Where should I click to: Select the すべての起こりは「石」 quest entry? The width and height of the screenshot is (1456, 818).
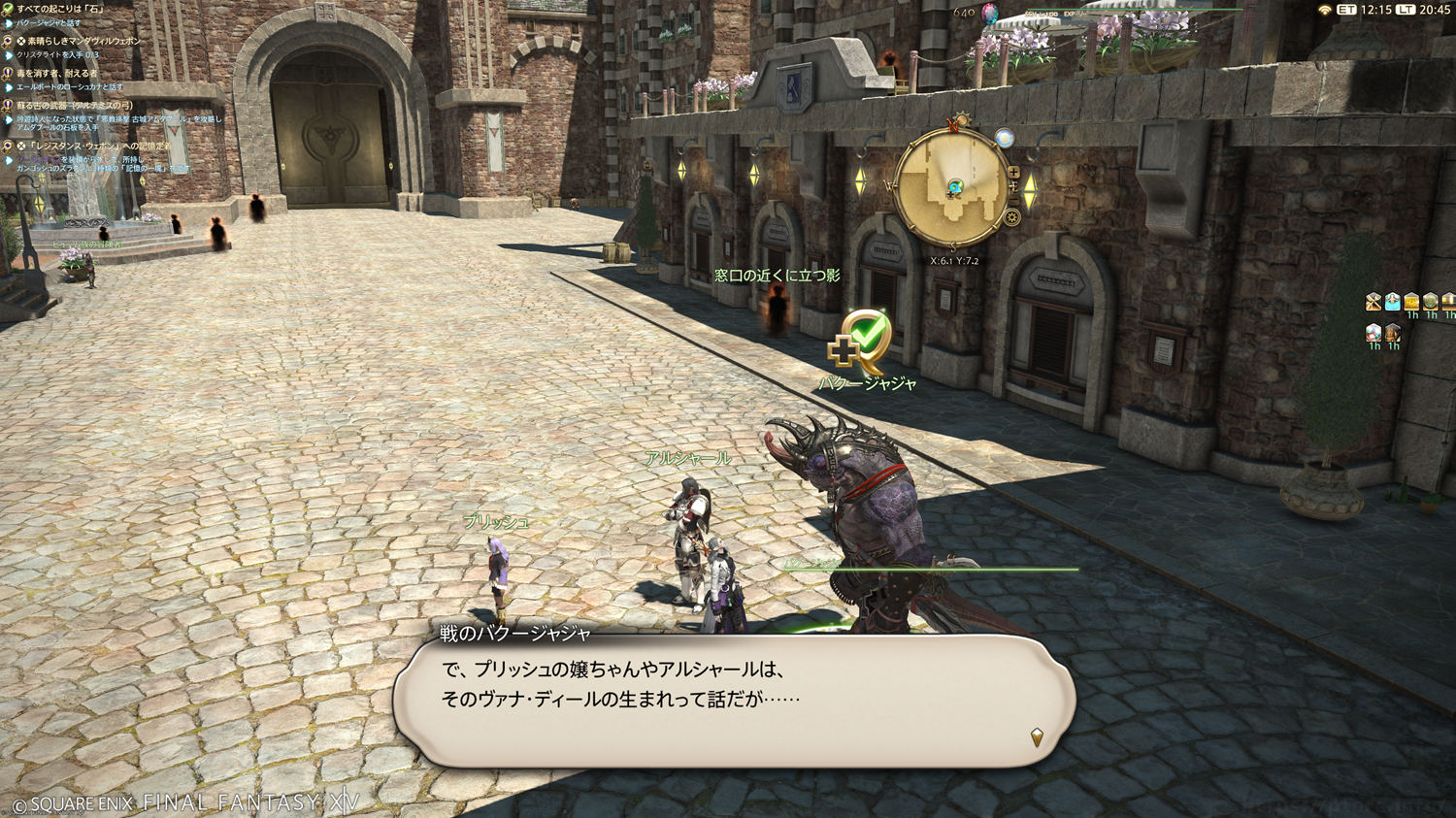tap(60, 9)
